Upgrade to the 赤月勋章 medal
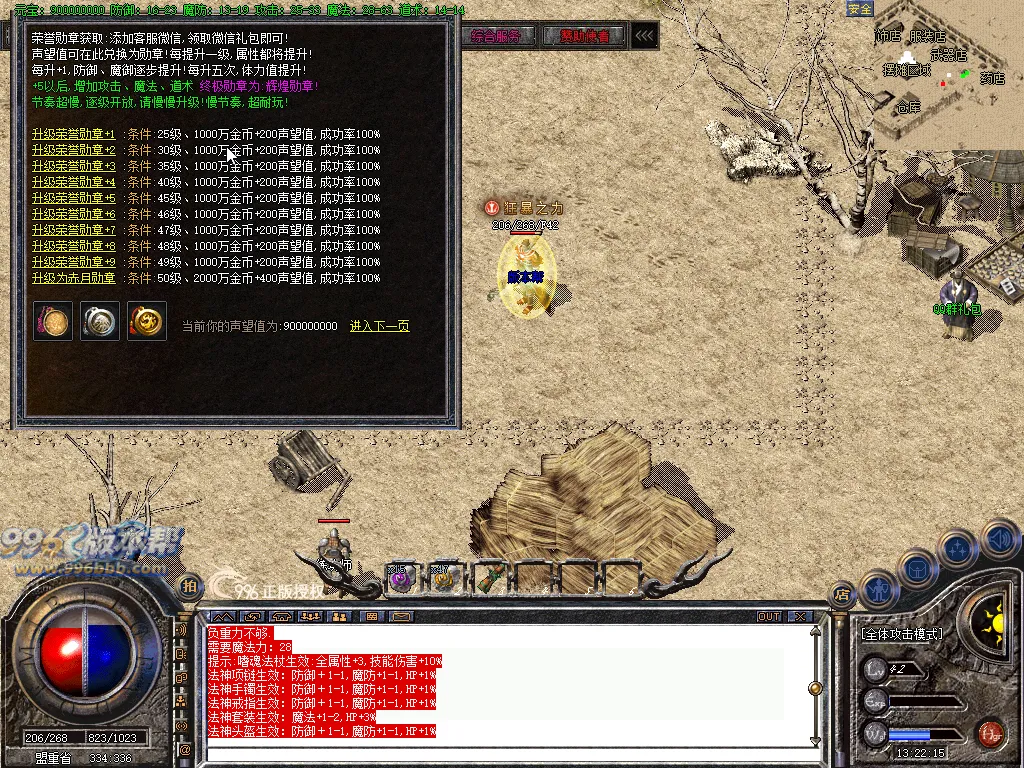Image resolution: width=1024 pixels, height=768 pixels. [74, 278]
